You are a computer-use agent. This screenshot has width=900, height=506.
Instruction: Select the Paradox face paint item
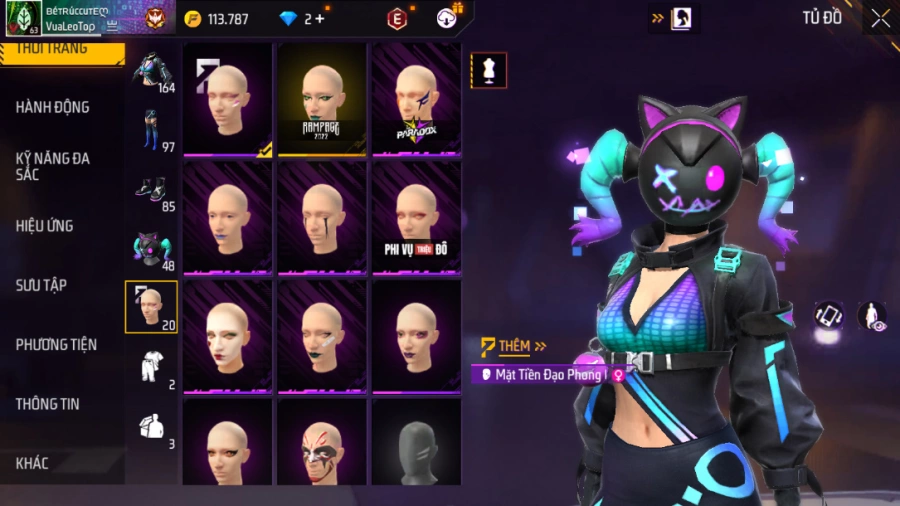point(417,98)
